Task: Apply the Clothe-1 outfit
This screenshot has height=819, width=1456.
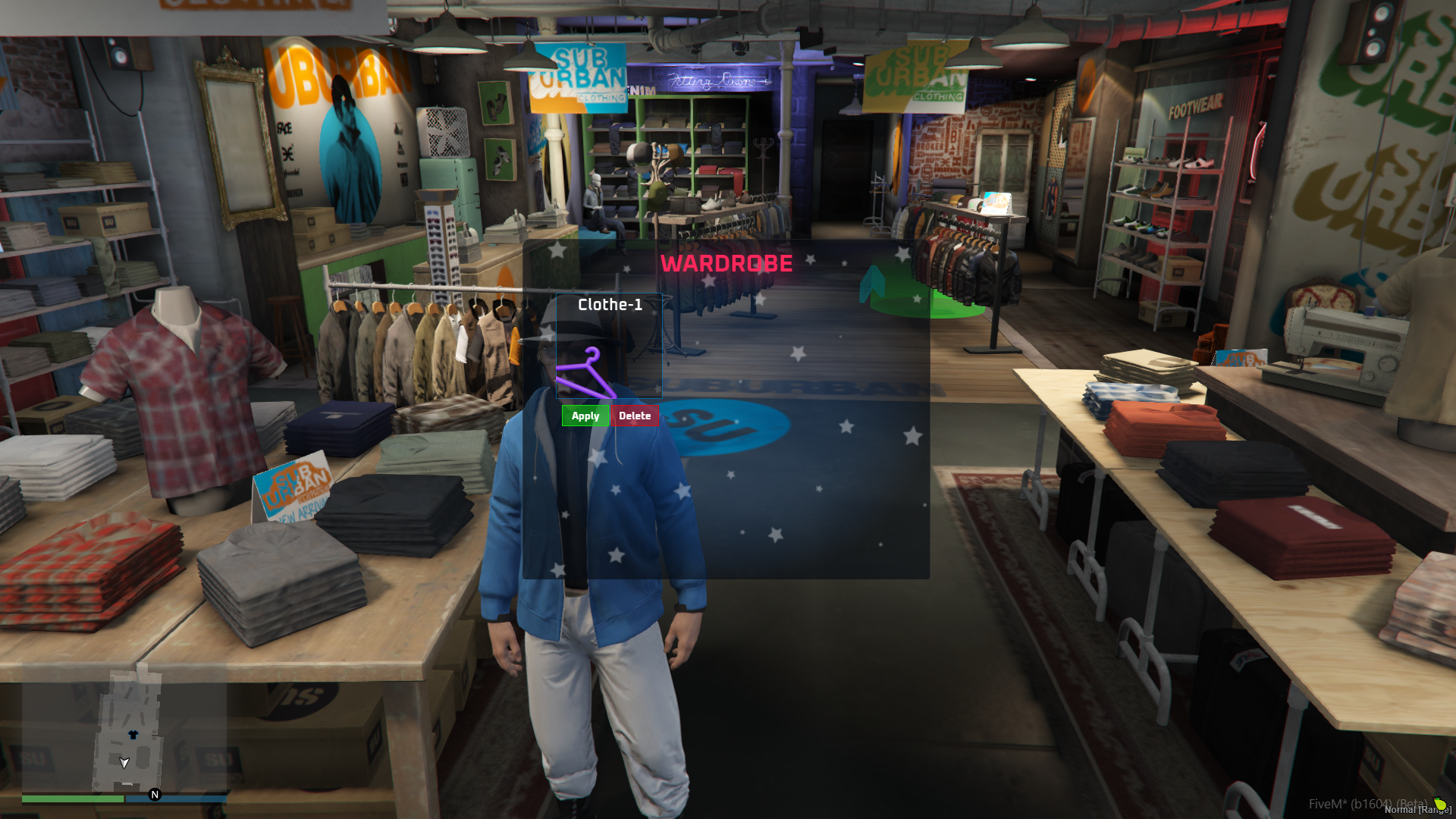Action: (585, 416)
